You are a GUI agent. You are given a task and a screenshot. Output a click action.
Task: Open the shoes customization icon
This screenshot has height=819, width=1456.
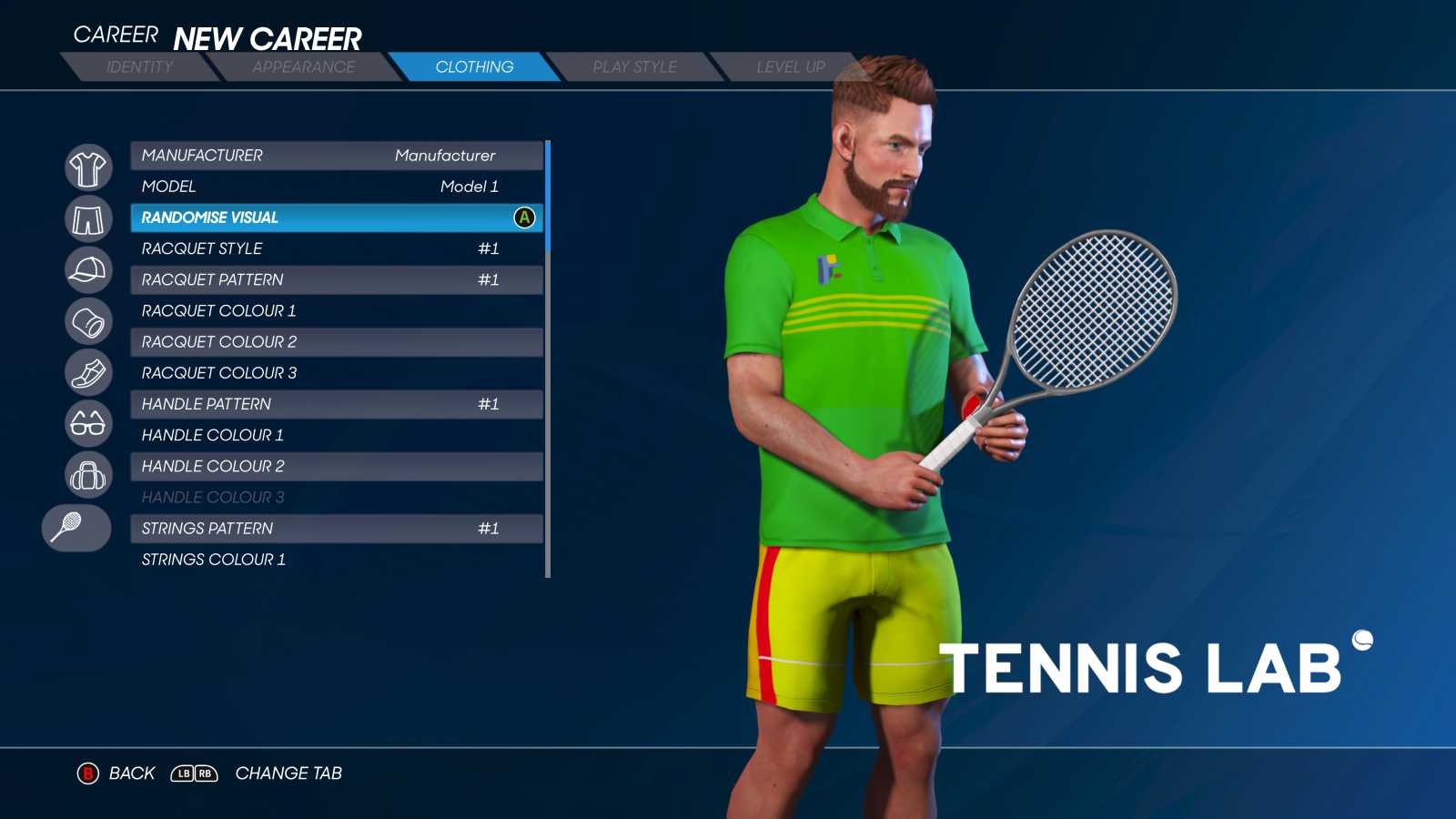click(87, 374)
